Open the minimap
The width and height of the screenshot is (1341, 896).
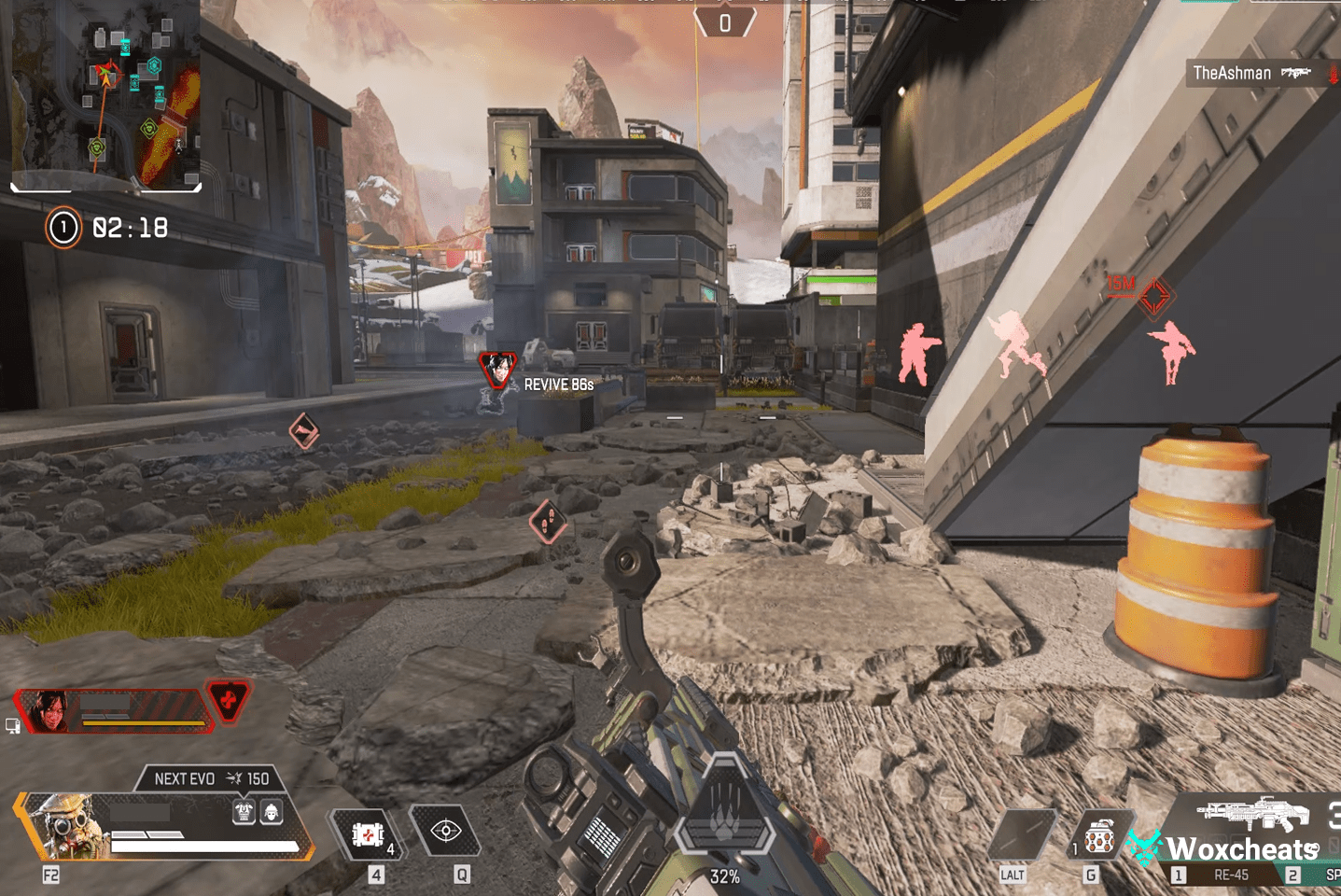[x=105, y=93]
